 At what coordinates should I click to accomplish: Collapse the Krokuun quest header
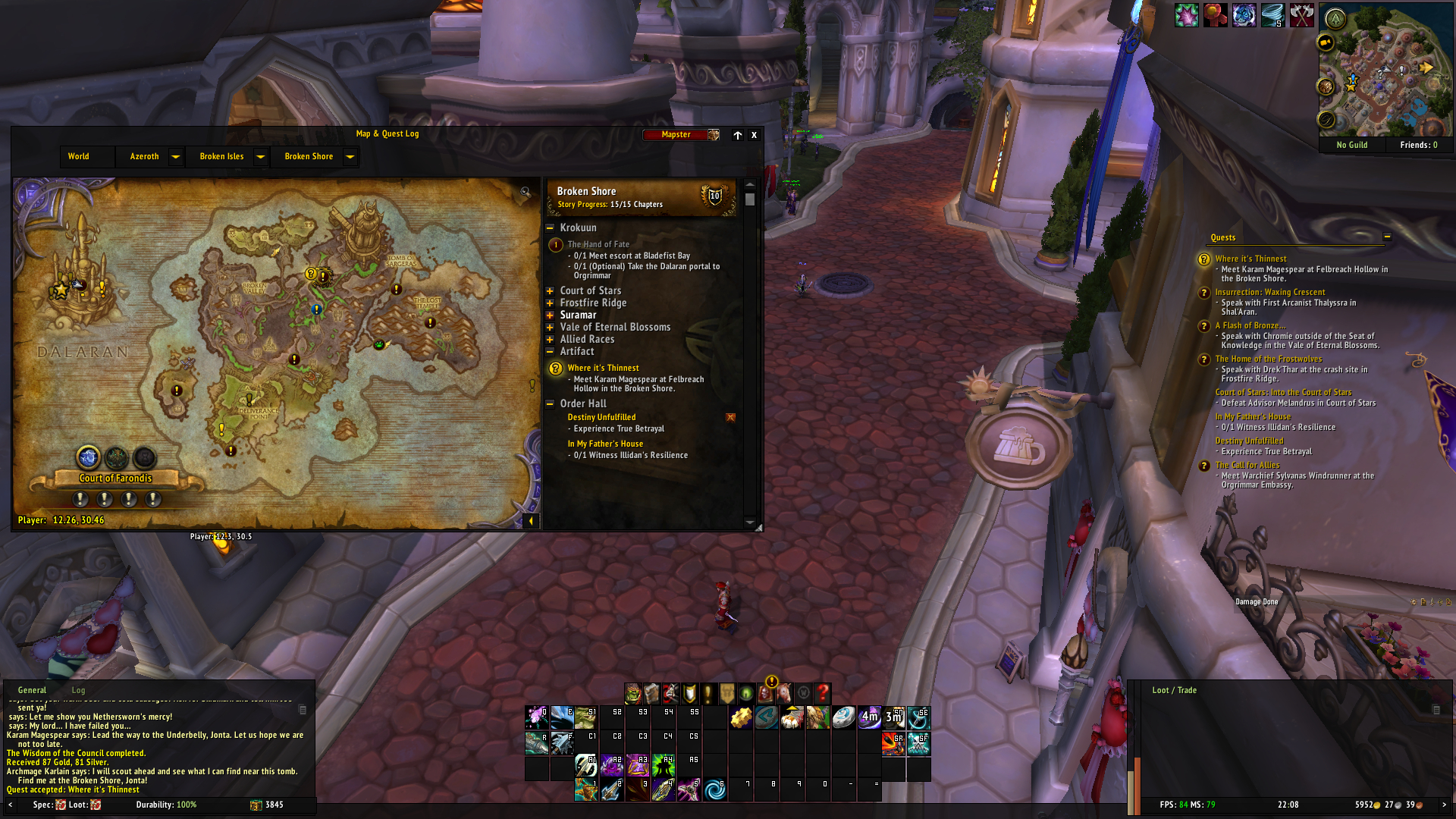550,227
